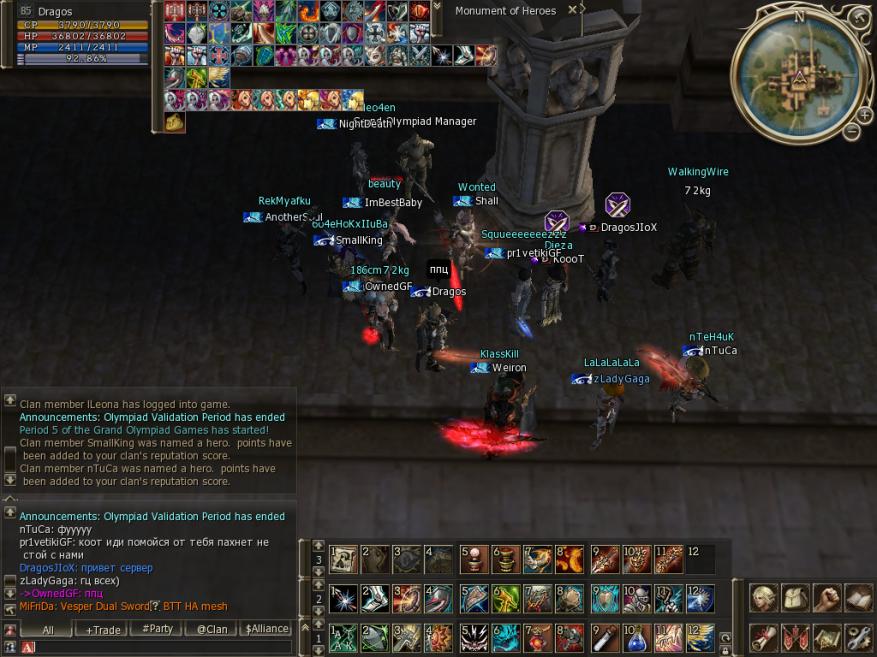Activate the top hotbar slot 1 skill
Viewport: 877px width, 657px height.
pos(344,559)
